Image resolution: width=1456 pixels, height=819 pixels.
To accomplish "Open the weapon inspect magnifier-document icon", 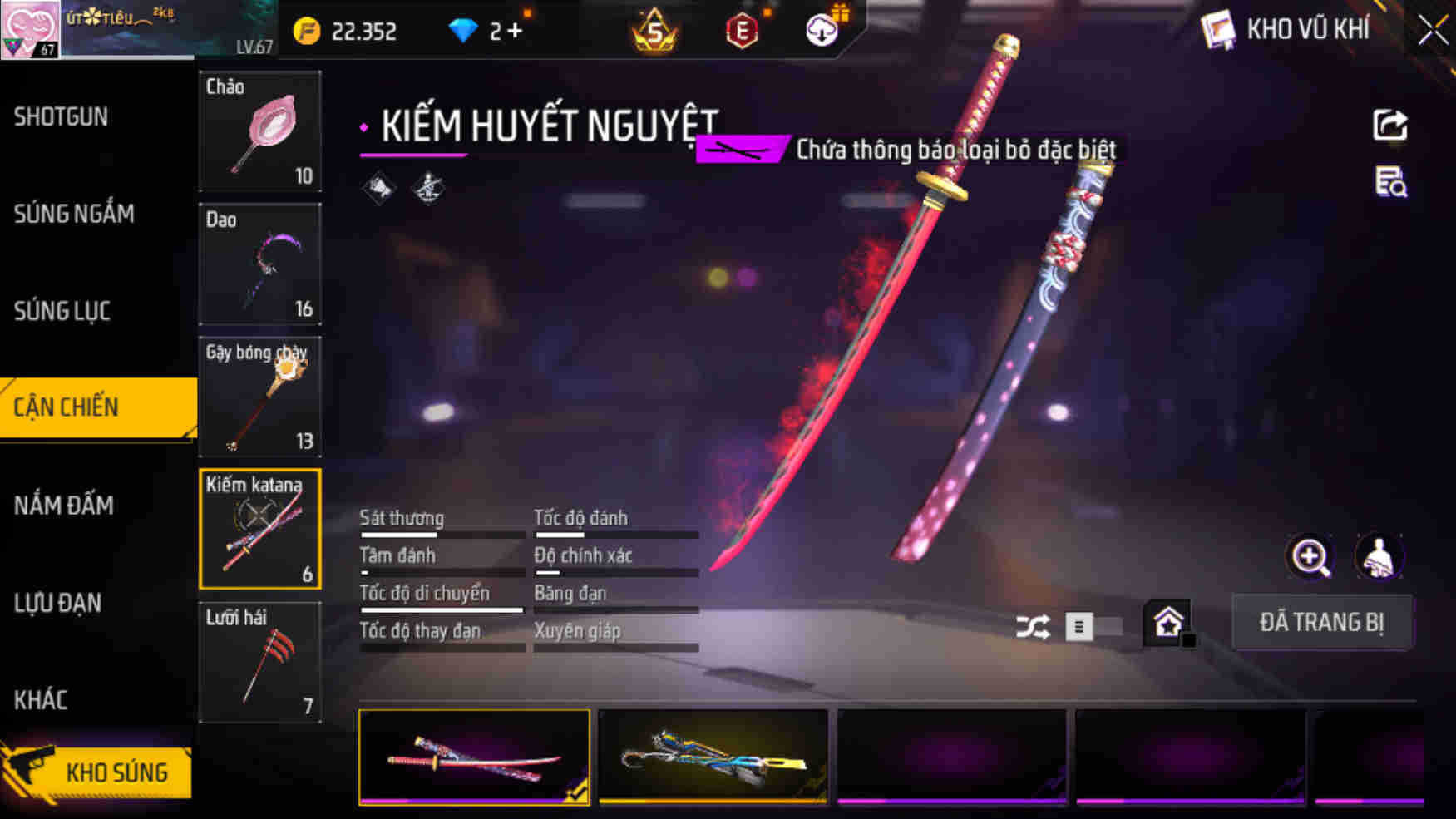I will 1391,185.
